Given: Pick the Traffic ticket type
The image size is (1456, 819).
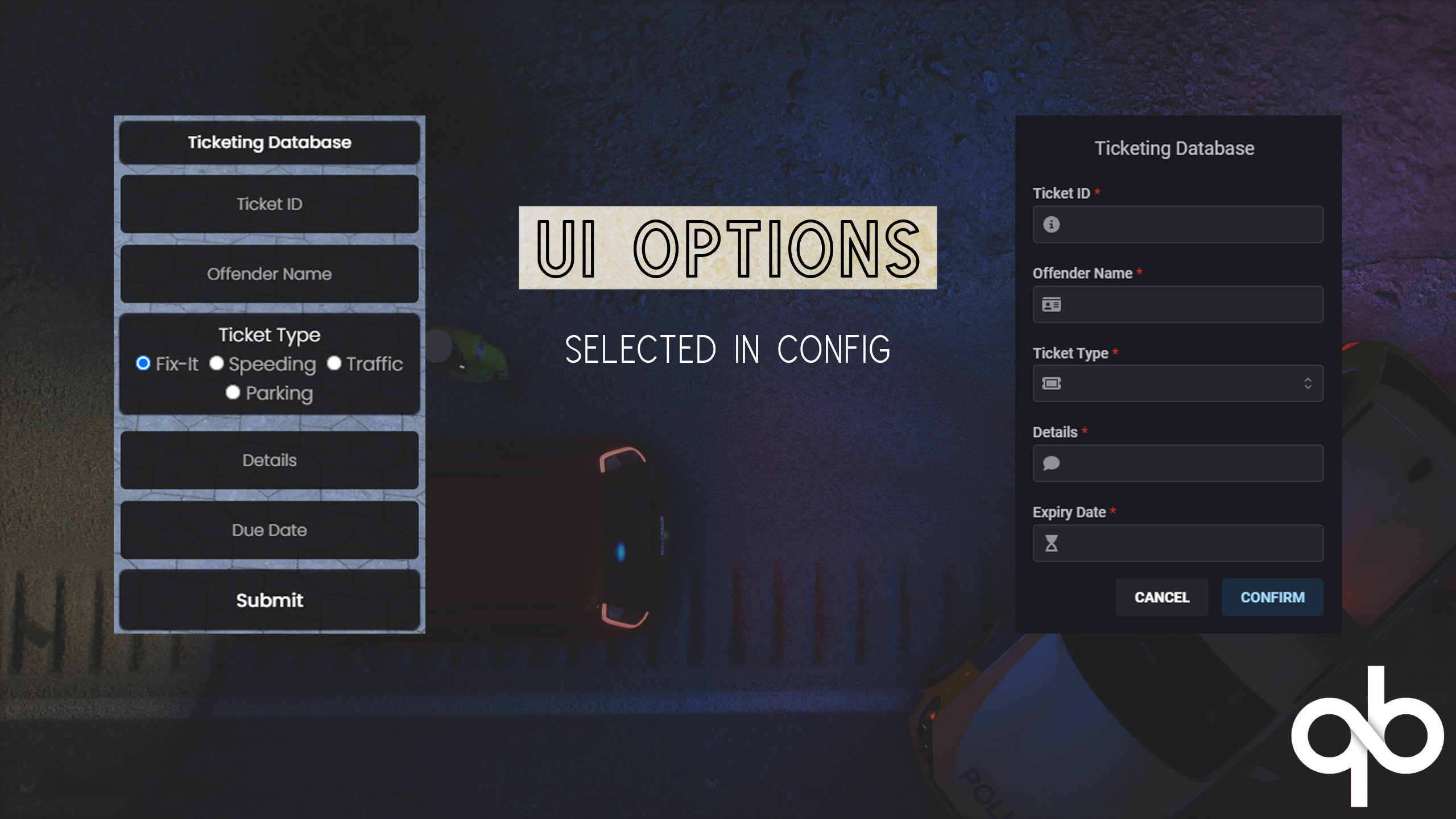Looking at the screenshot, I should click(x=334, y=363).
